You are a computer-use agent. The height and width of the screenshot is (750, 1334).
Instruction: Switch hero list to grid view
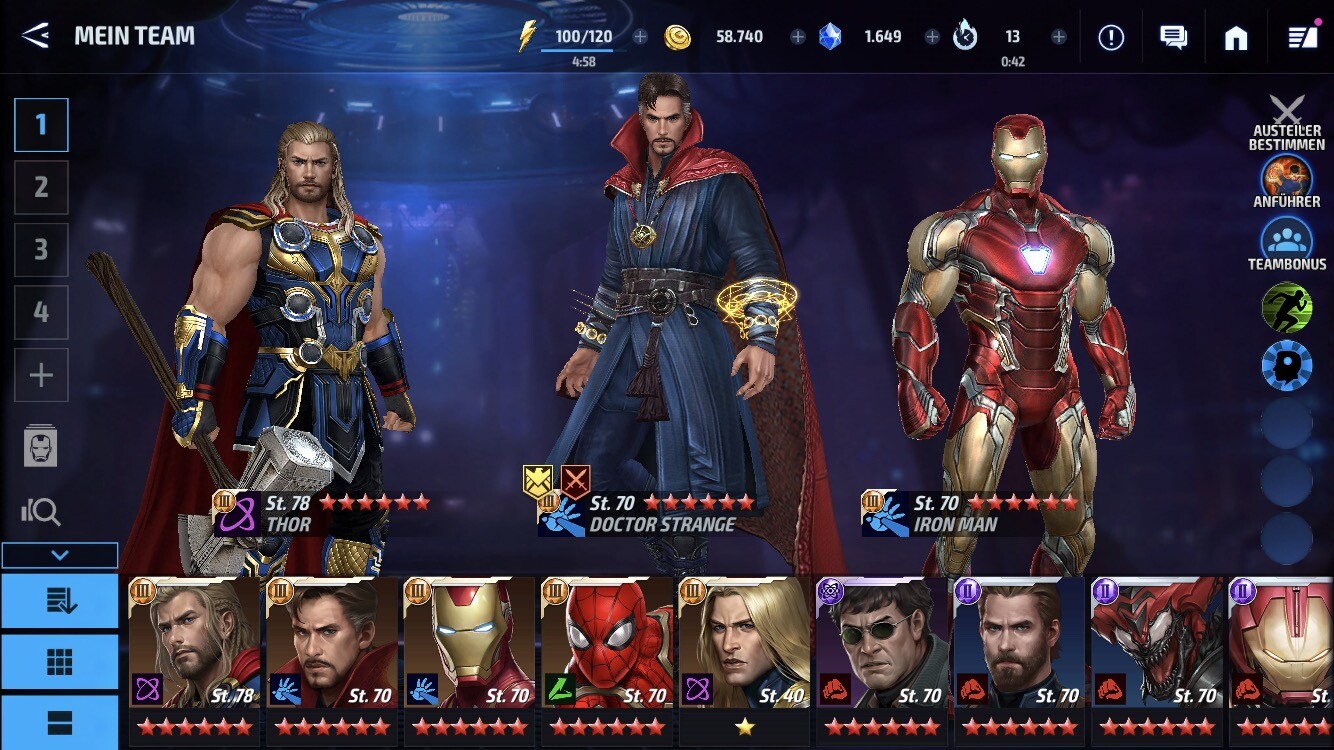tap(60, 662)
